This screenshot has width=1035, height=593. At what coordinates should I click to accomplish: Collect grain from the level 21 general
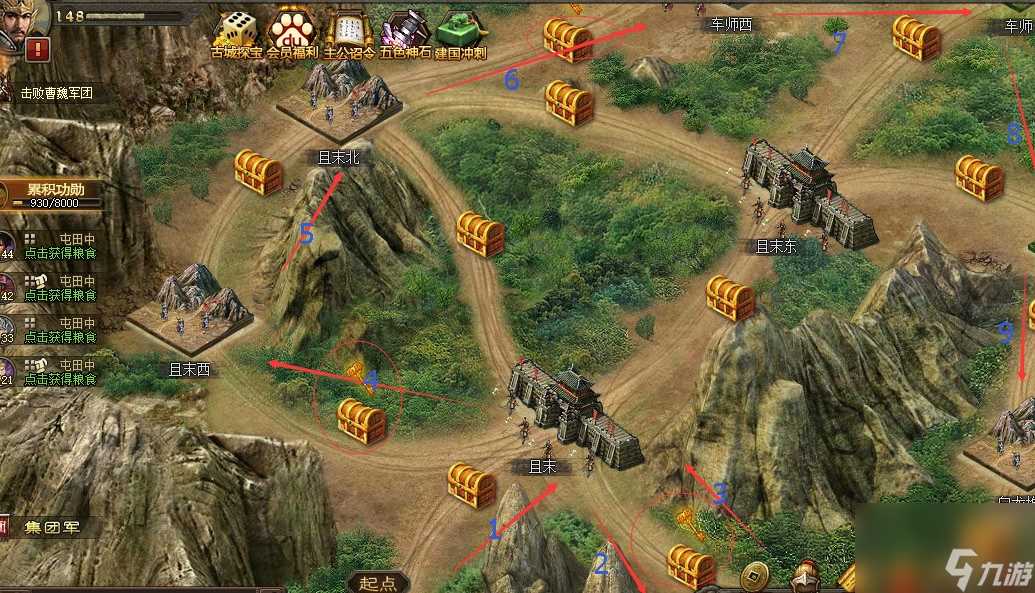[x=60, y=373]
